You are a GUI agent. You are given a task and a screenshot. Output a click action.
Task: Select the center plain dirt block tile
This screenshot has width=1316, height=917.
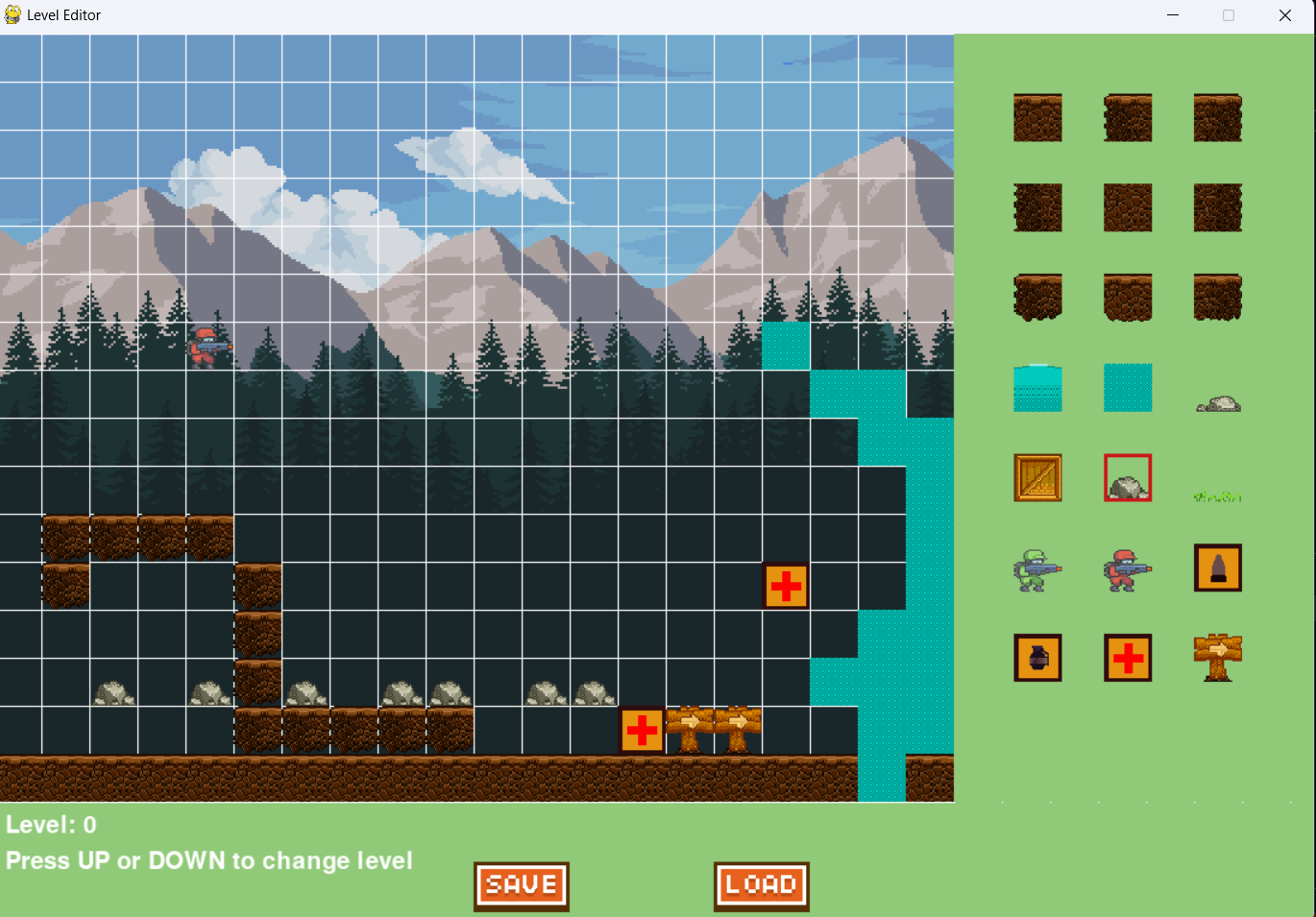tap(1128, 207)
